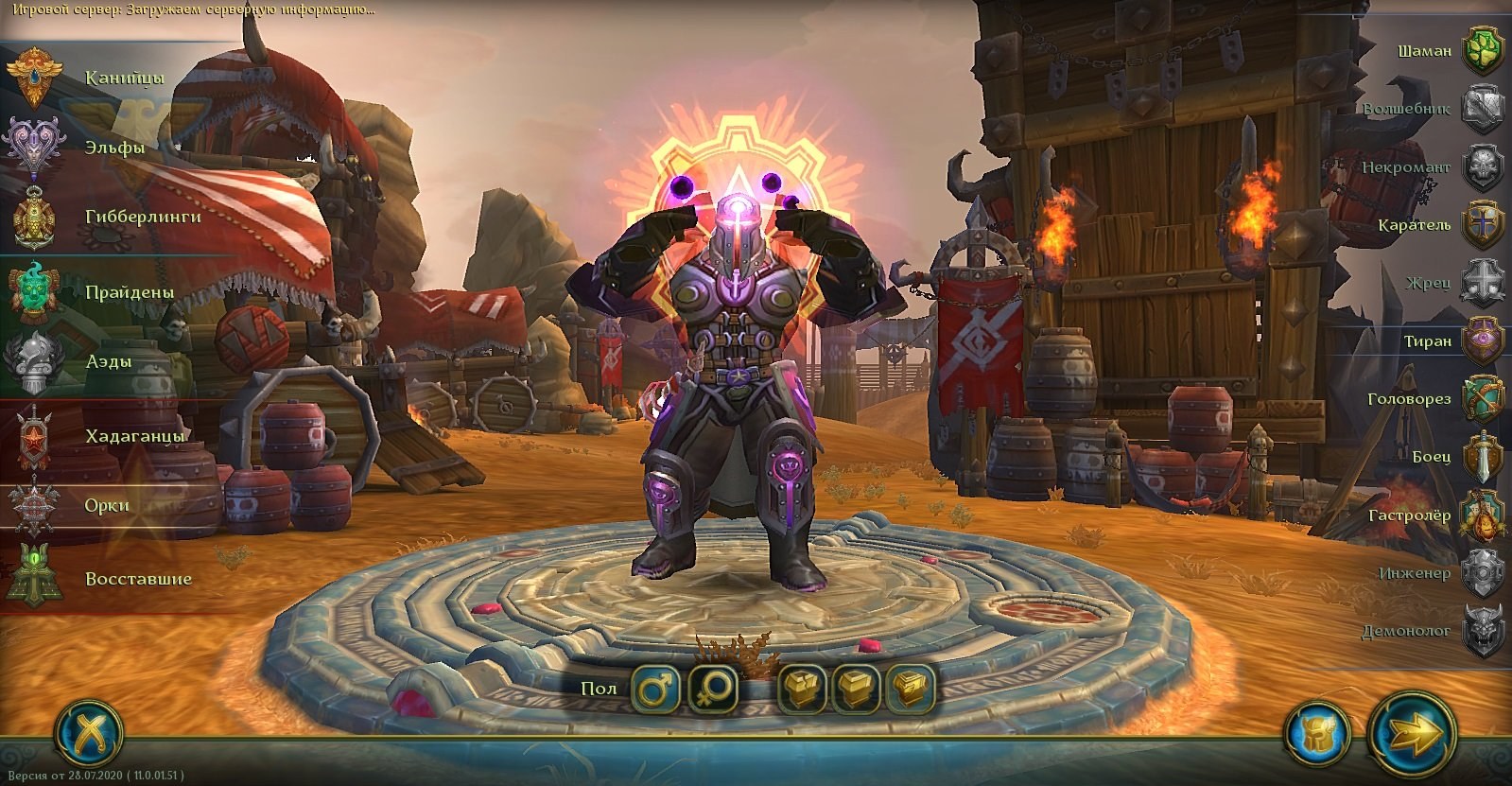
Task: Choose the Каратель class
Action: tap(1482, 225)
